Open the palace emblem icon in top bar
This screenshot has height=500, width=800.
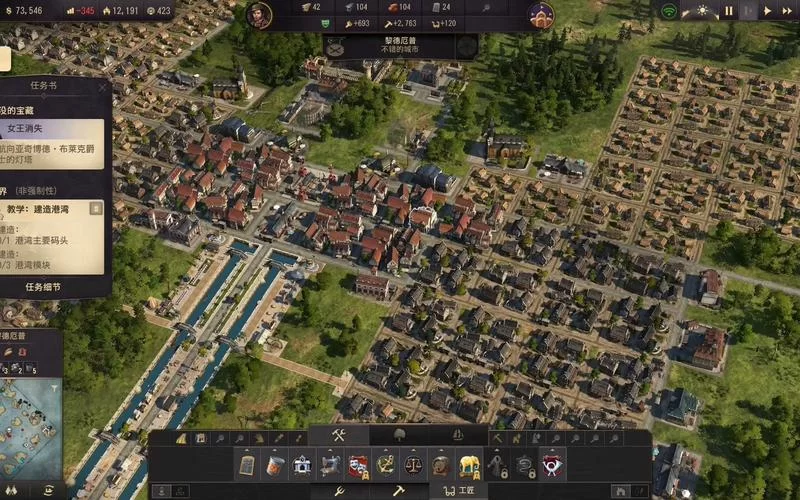point(541,15)
